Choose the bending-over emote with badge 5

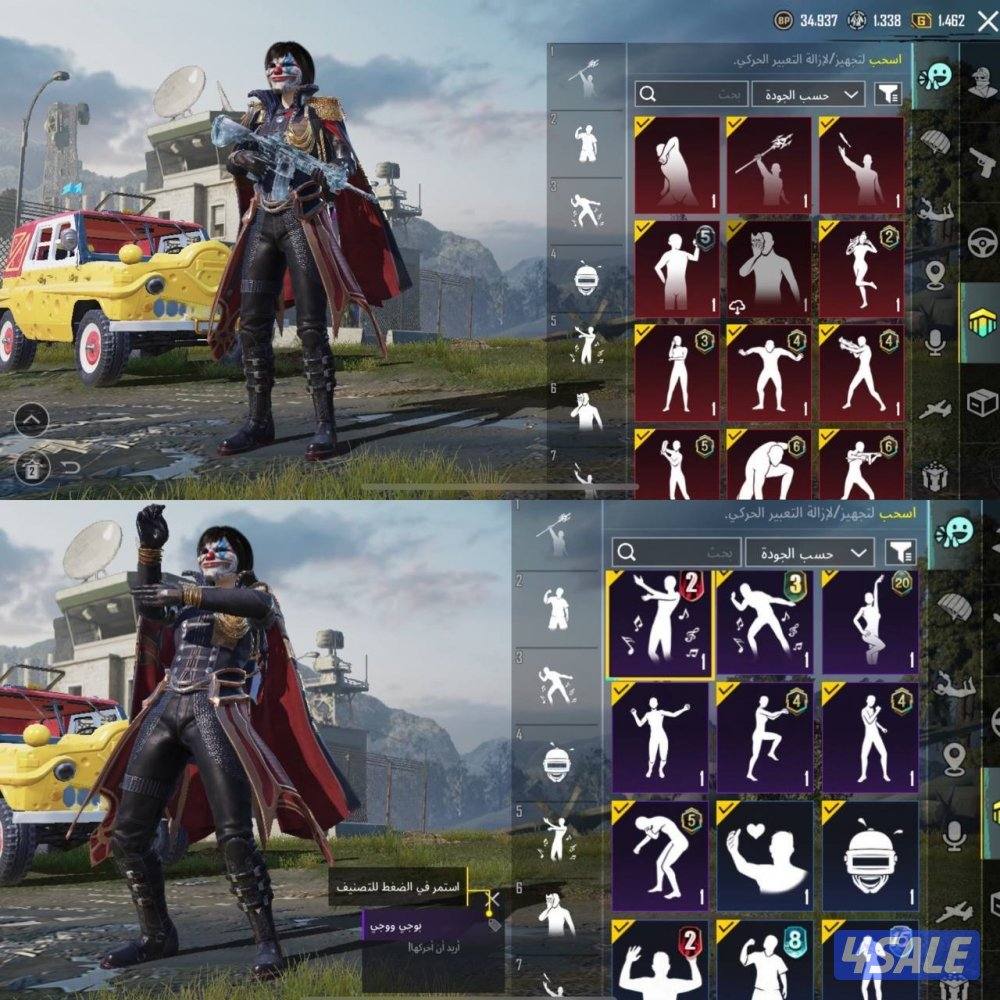[659, 847]
